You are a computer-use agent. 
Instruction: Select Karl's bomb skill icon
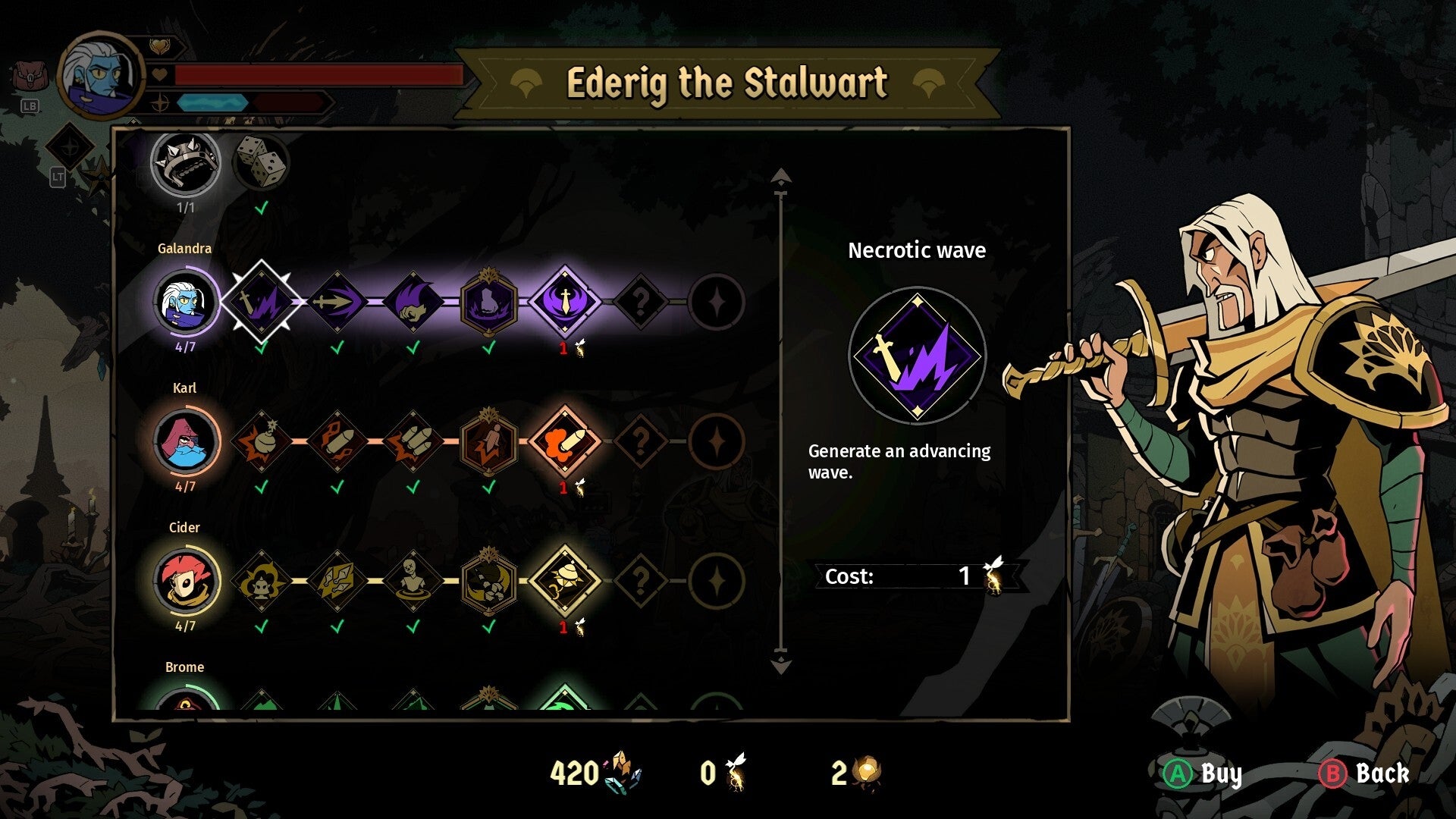tap(262, 442)
